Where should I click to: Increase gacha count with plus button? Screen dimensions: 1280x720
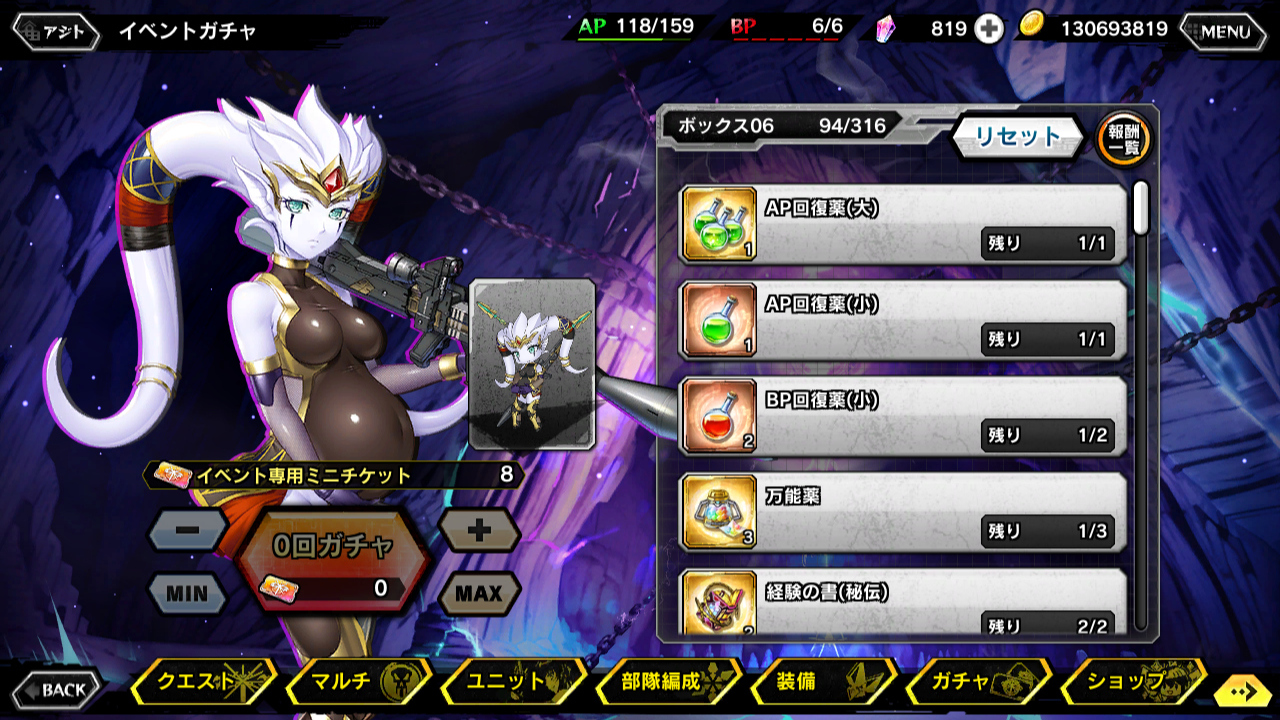tap(479, 531)
